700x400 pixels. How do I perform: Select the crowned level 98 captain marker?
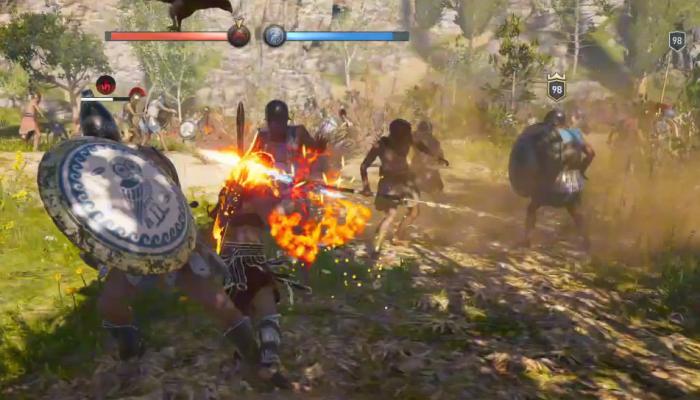point(556,88)
